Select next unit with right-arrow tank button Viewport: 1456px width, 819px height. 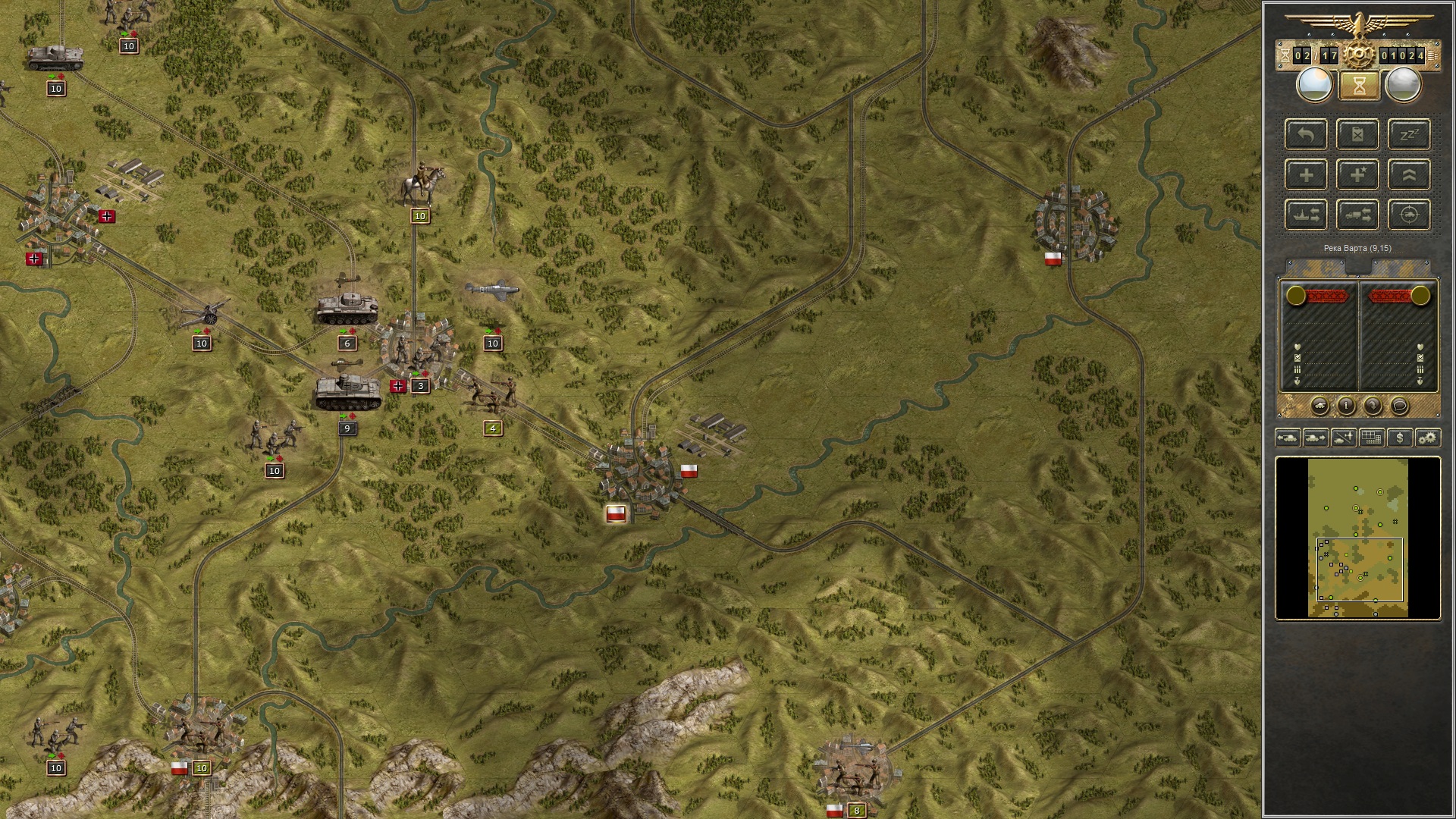click(x=1316, y=438)
